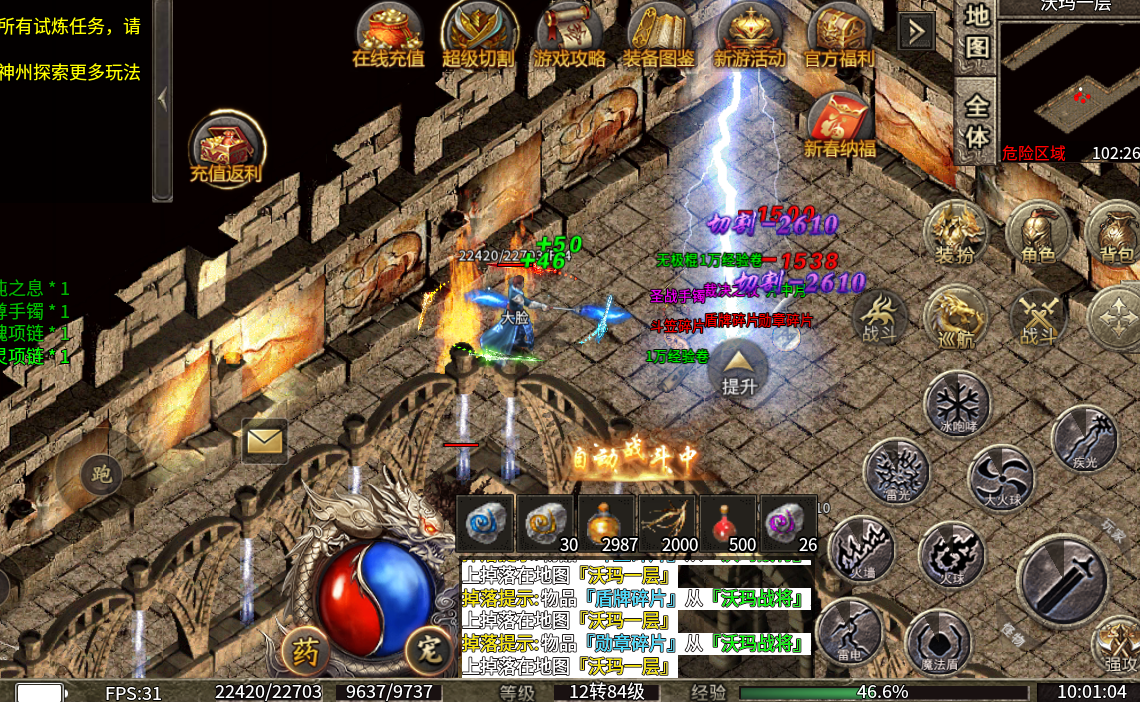The height and width of the screenshot is (702, 1140).
Task: Tap the 宠 pet button
Action: 430,652
